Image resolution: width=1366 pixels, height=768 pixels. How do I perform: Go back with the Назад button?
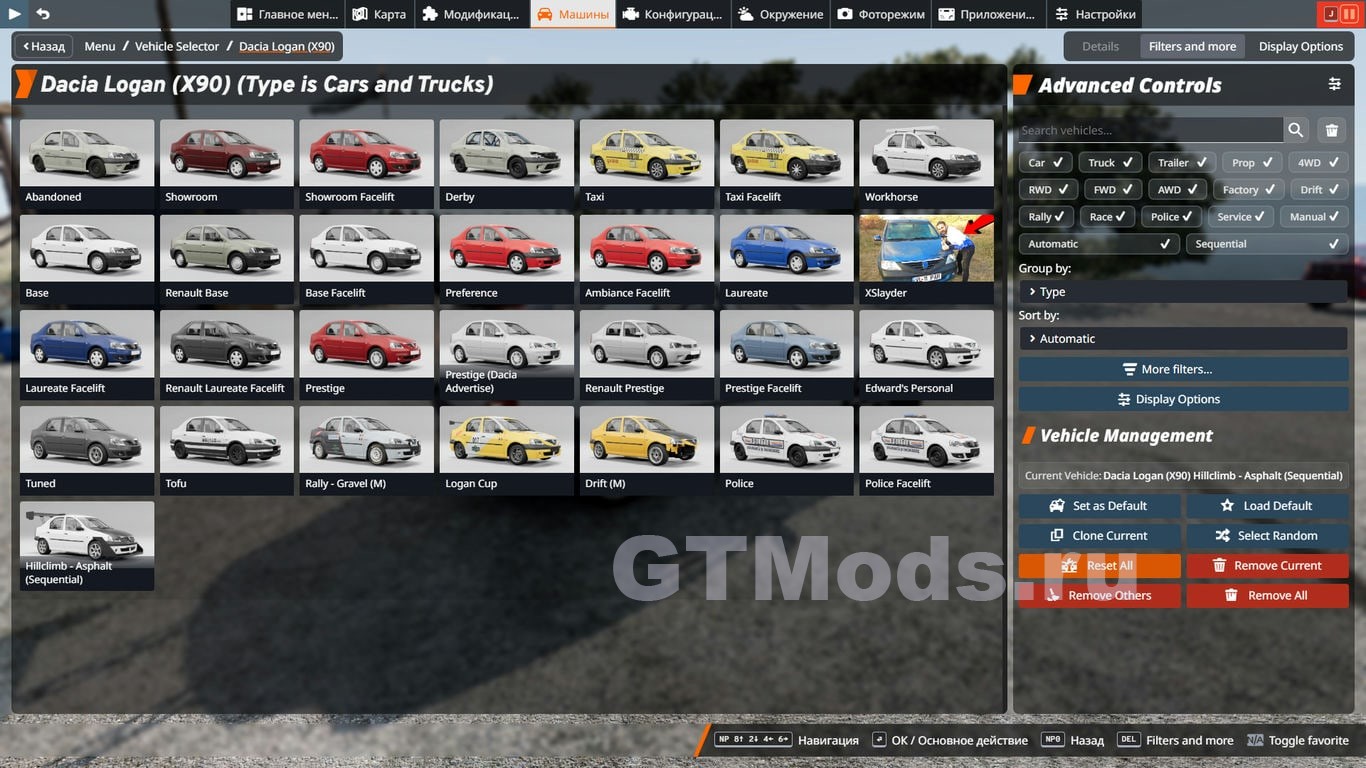(x=41, y=46)
